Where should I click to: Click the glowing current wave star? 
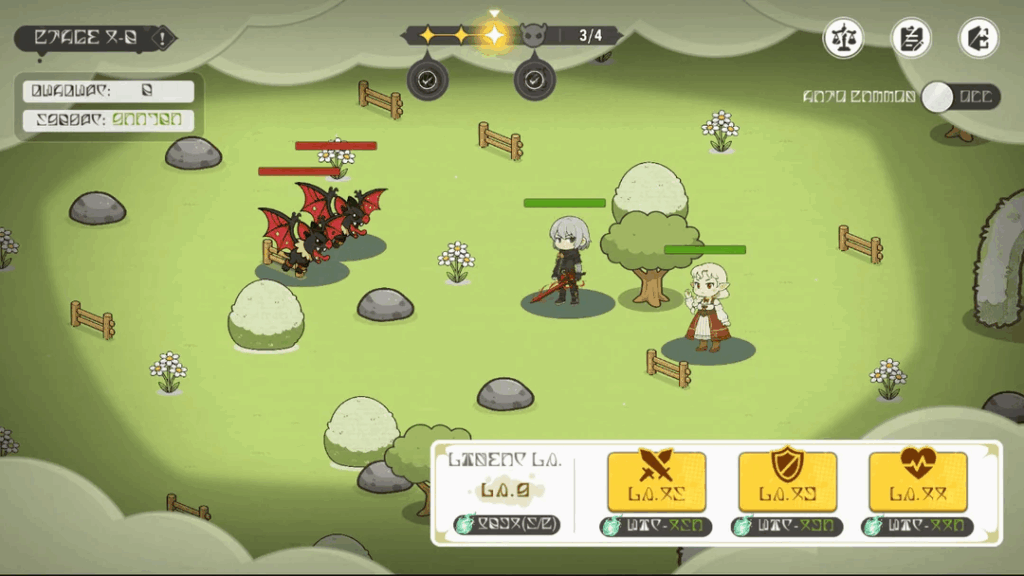coord(494,36)
